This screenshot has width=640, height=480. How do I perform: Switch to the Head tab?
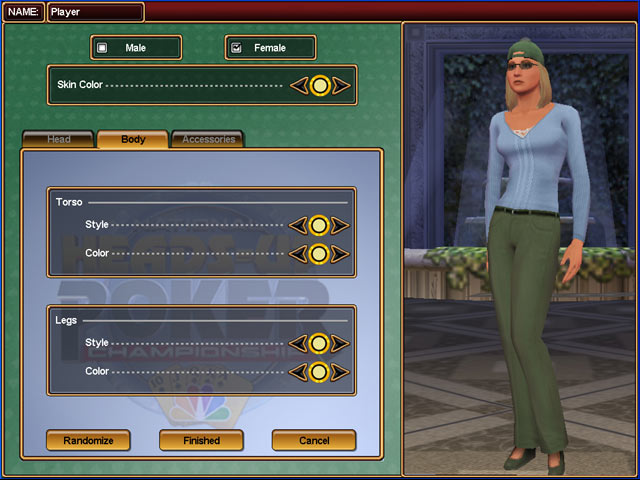(x=59, y=140)
